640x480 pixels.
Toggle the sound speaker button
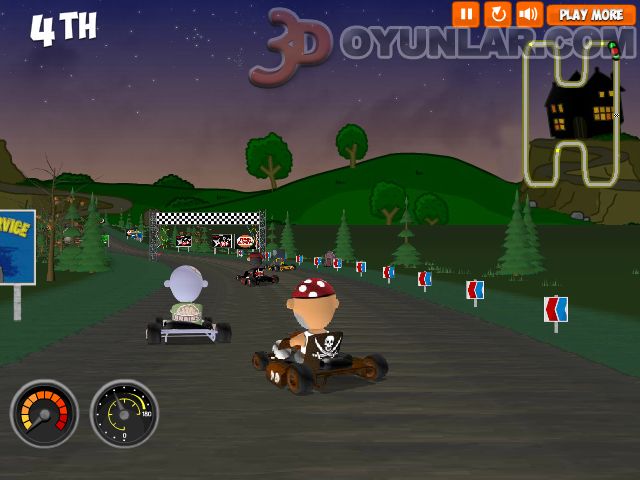pos(528,14)
